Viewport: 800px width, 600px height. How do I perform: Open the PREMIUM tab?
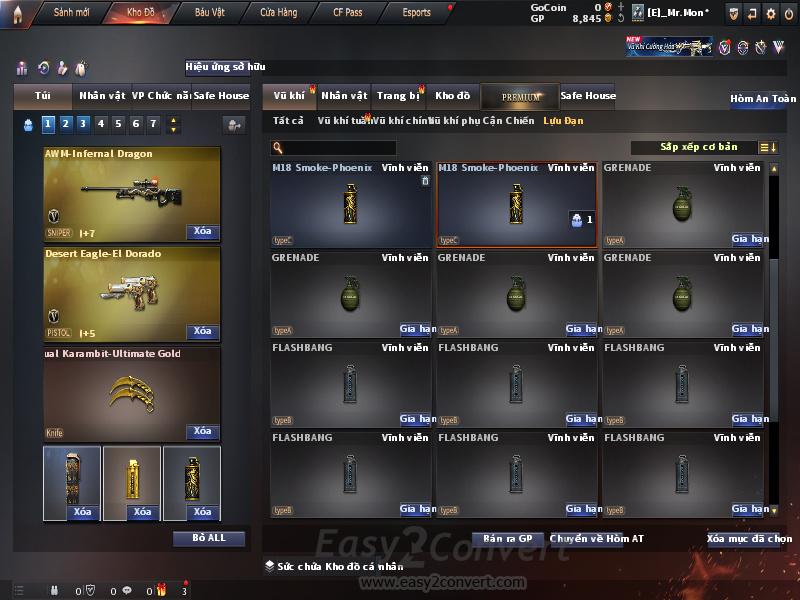click(520, 96)
